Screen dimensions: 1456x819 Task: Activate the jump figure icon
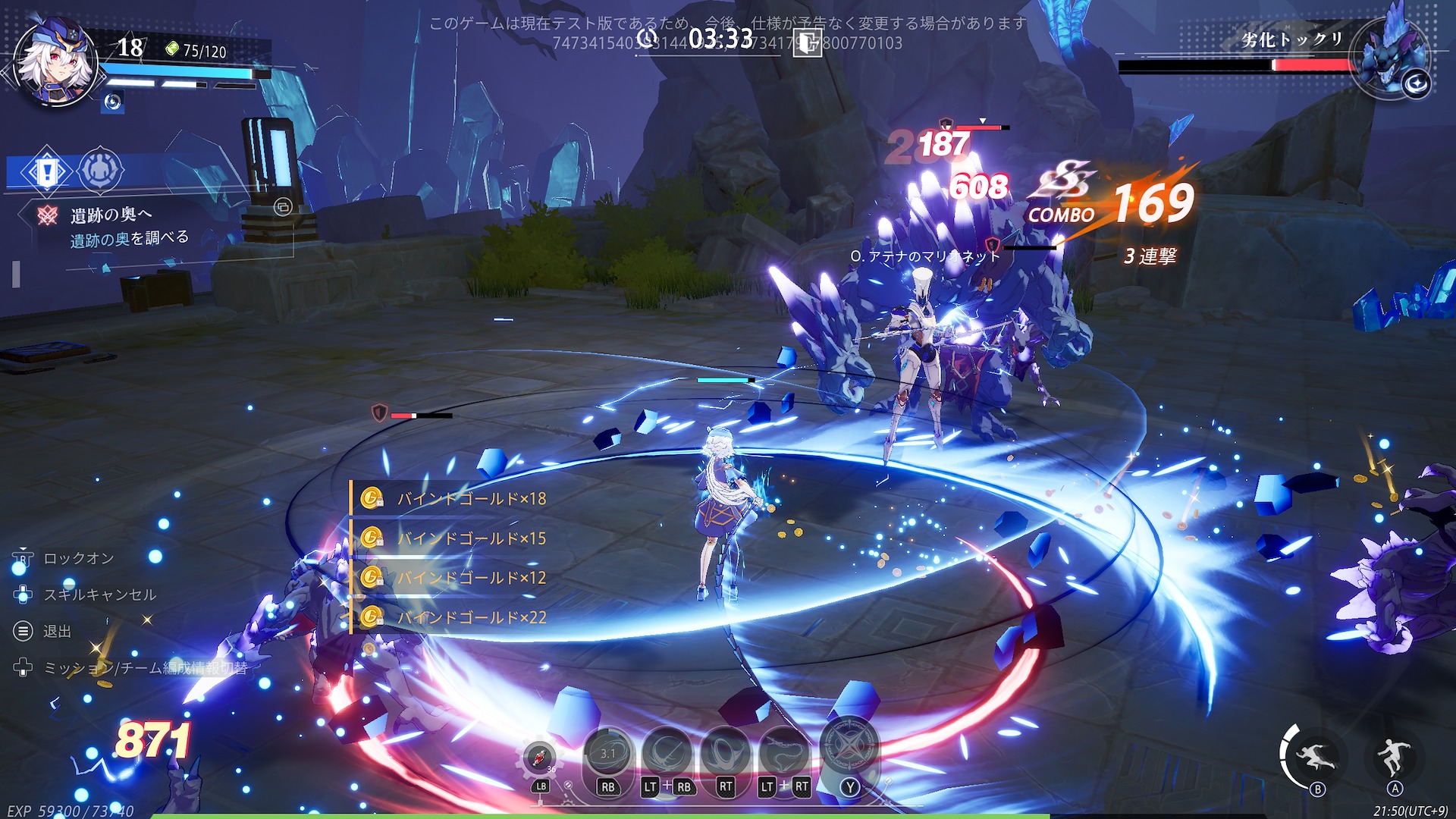(1394, 755)
